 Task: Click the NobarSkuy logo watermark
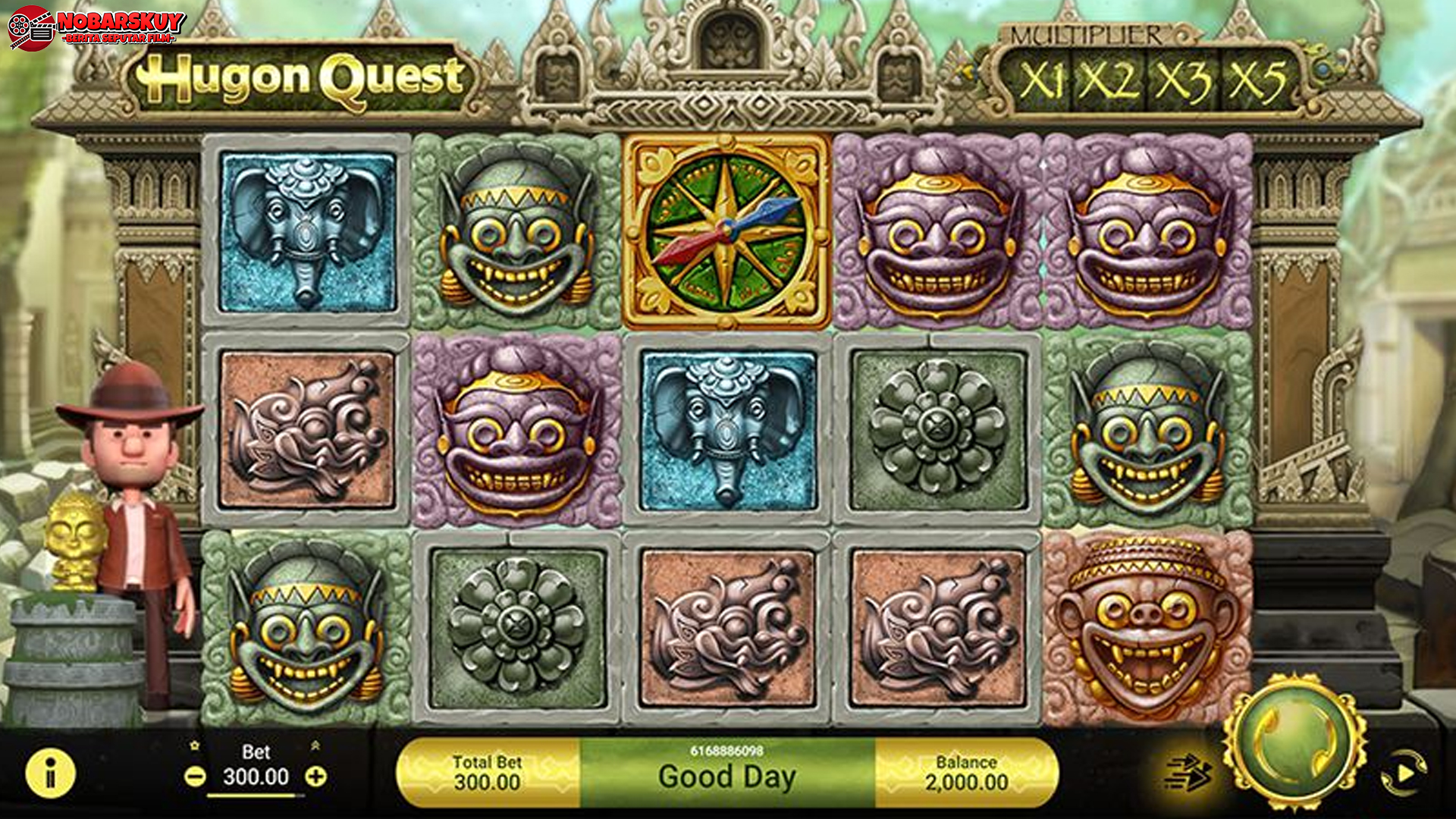pos(97,27)
